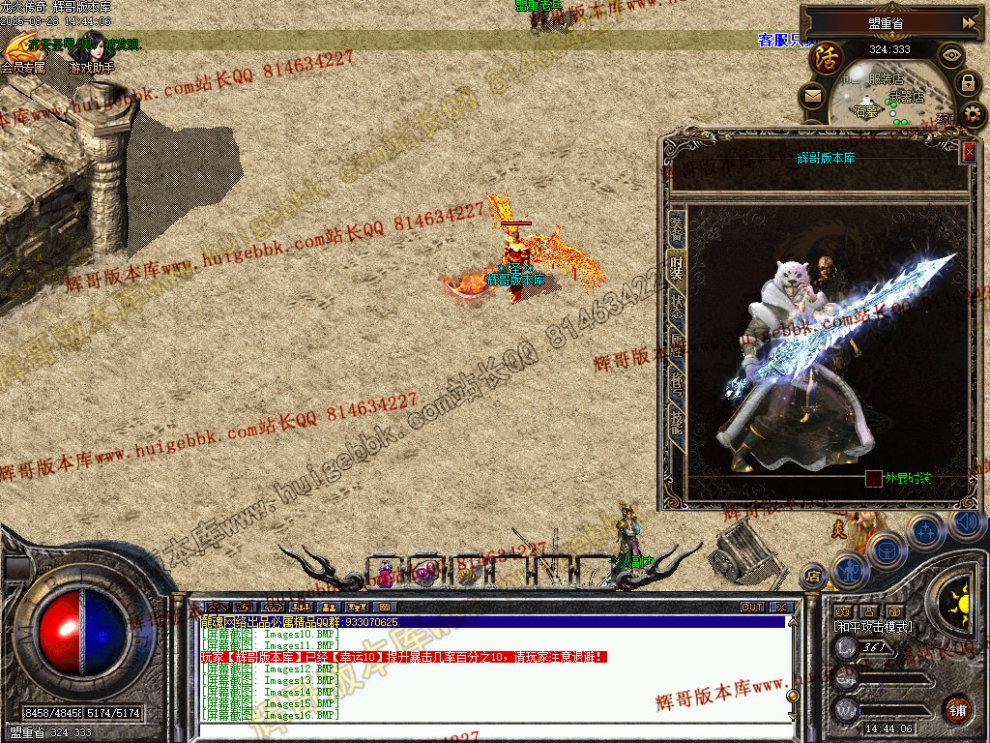Toggle the speaker sound button
Screen dimensions: 990x743
coord(966,521)
